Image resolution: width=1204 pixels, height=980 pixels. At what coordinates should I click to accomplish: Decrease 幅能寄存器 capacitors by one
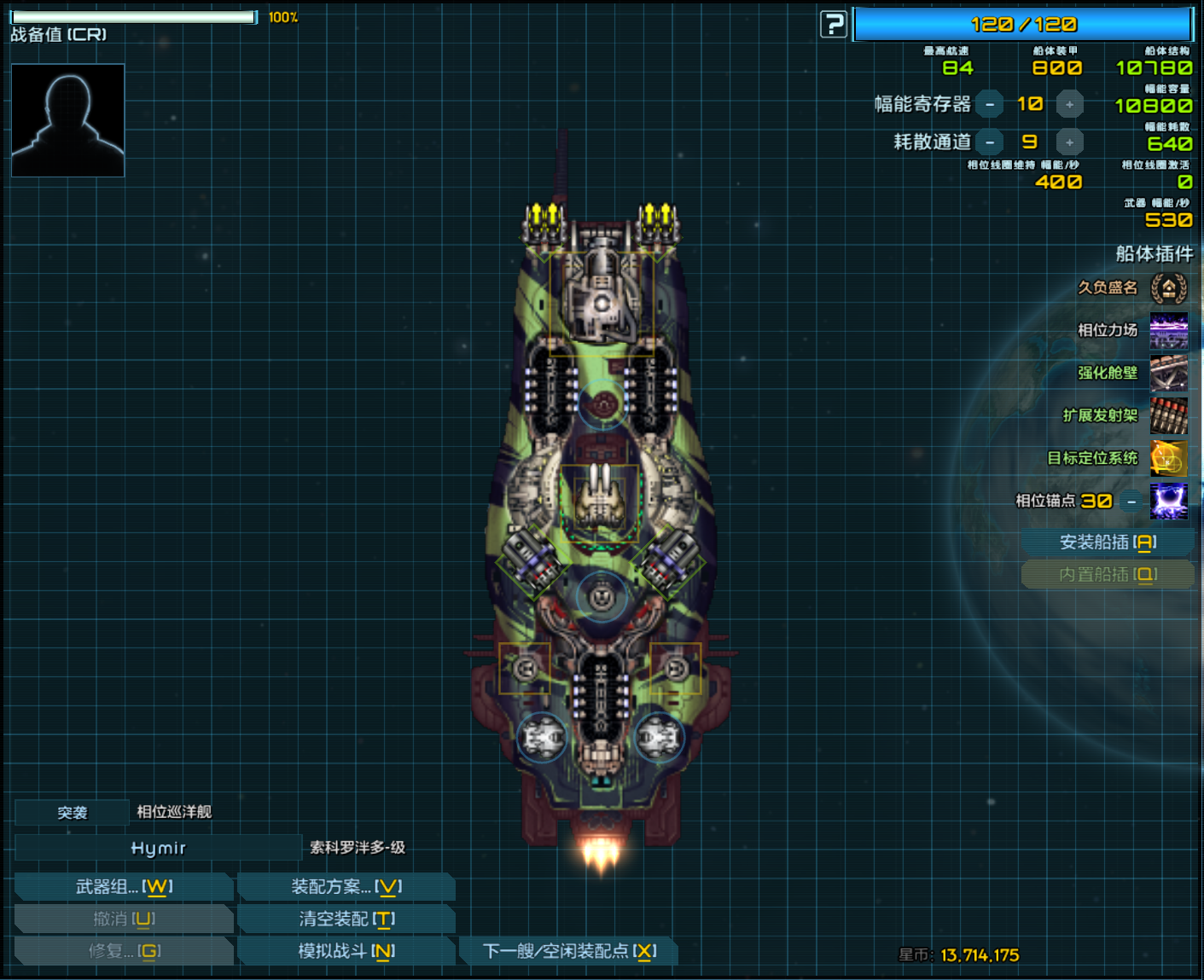point(990,104)
